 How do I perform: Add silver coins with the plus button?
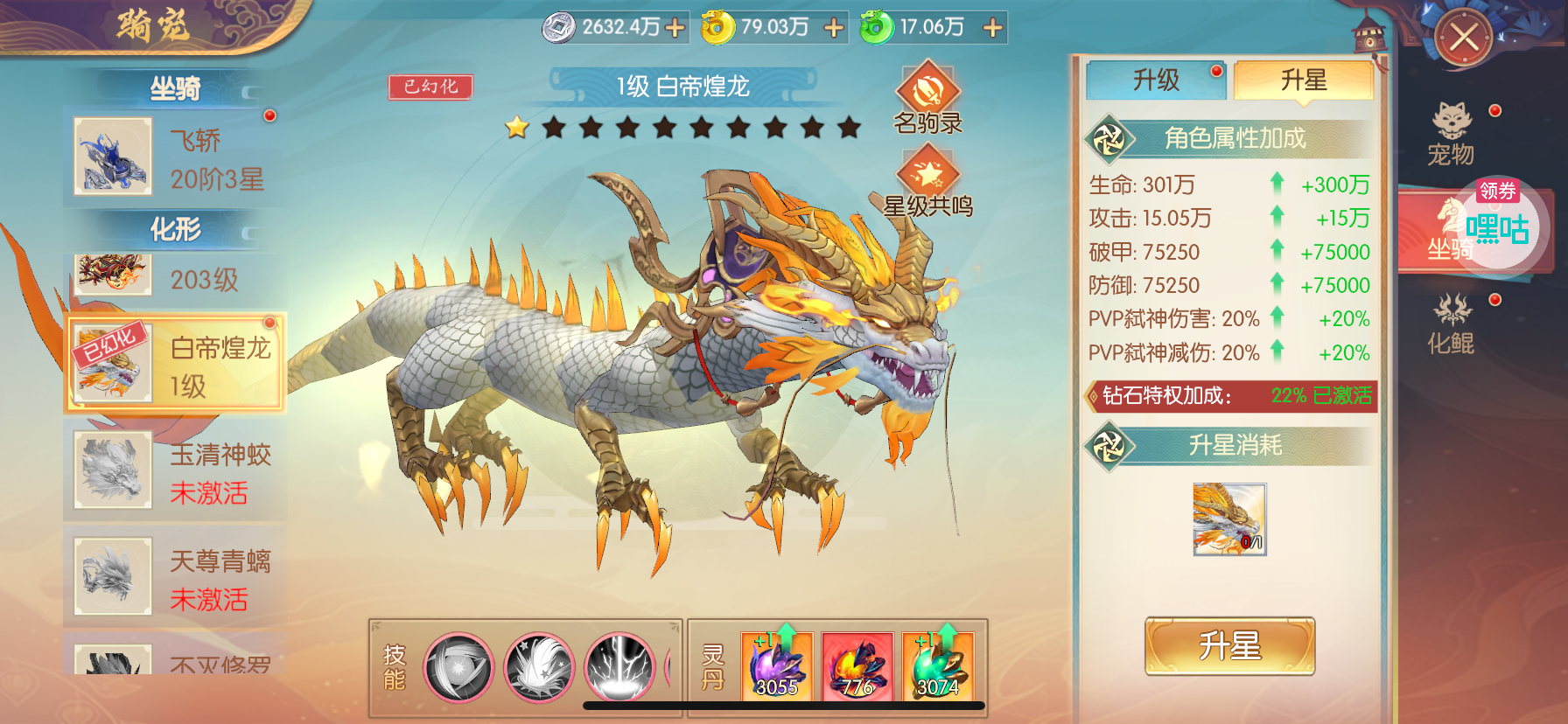[x=675, y=28]
